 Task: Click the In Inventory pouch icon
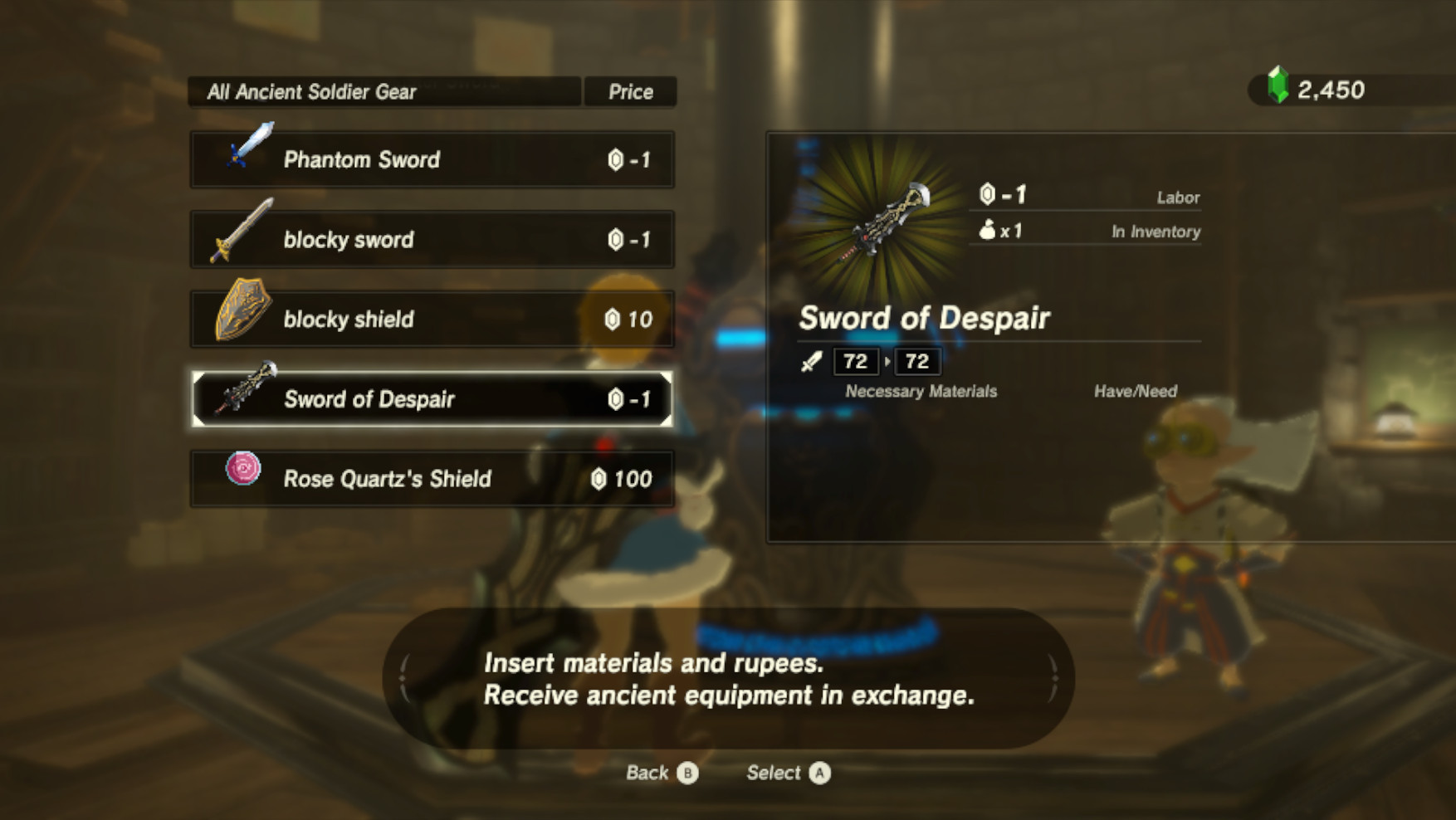[x=986, y=232]
